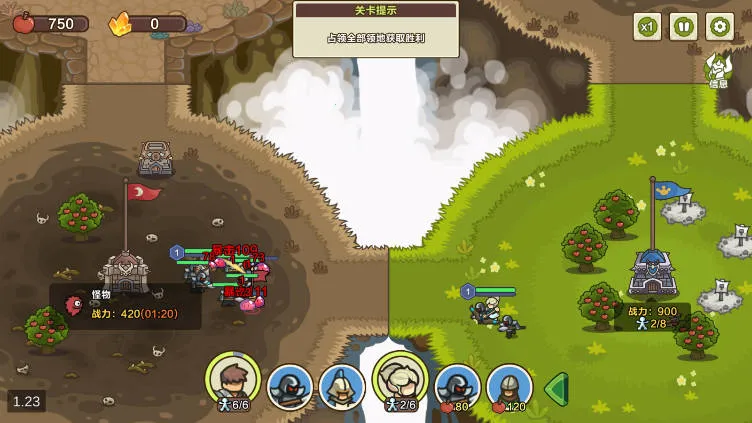Image resolution: width=752 pixels, height=423 pixels.
Task: Collapse the unit bar with the green arrow
Action: point(556,388)
